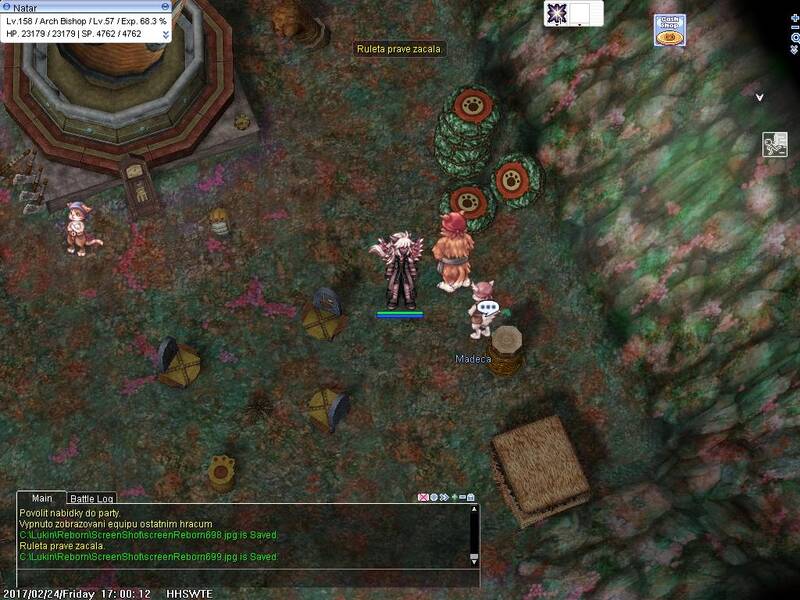This screenshot has height=600, width=800.
Task: Expand the Natar info window arrows
Action: (x=165, y=34)
